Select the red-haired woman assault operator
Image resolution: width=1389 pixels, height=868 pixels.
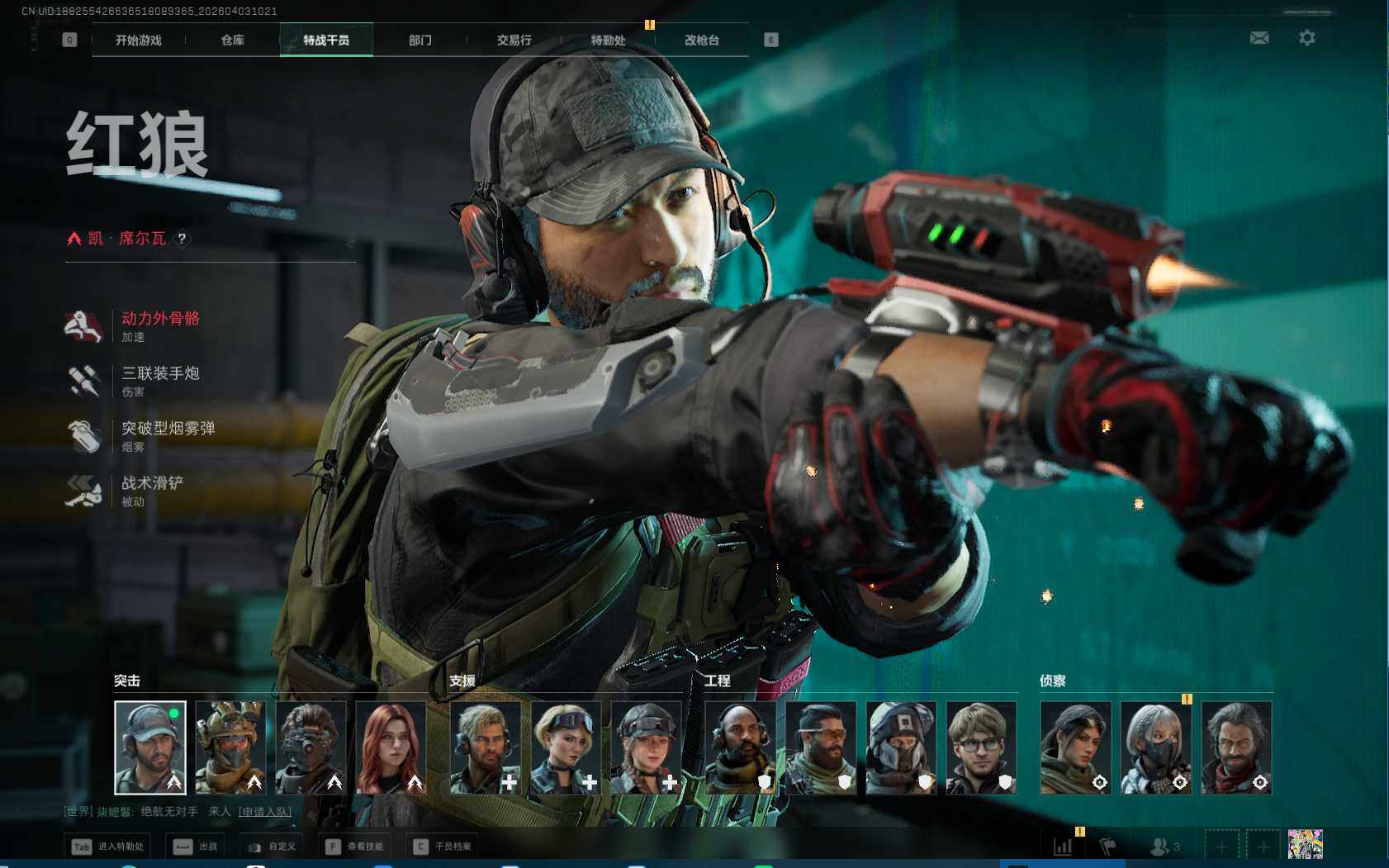point(391,747)
